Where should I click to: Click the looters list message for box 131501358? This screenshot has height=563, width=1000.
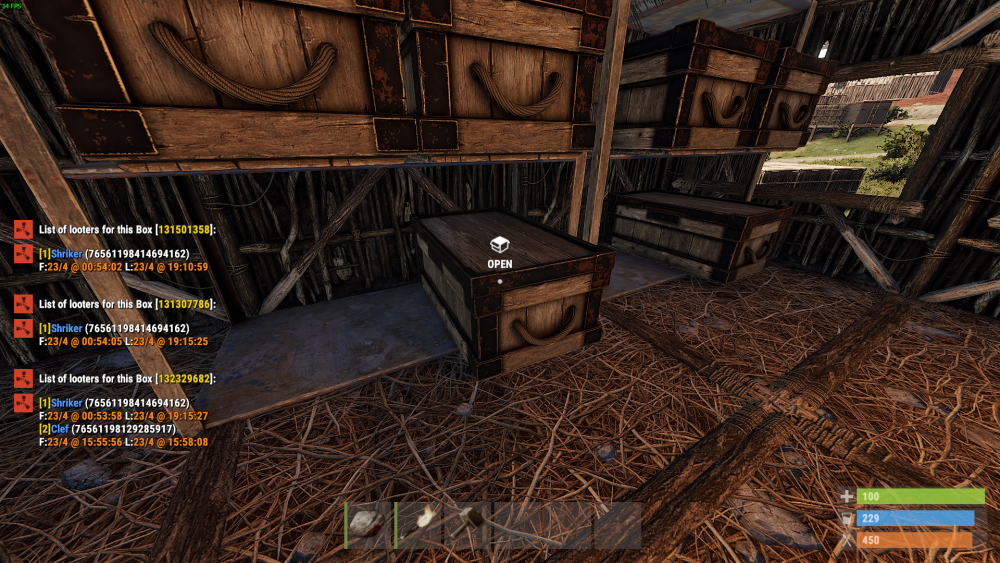tap(126, 230)
